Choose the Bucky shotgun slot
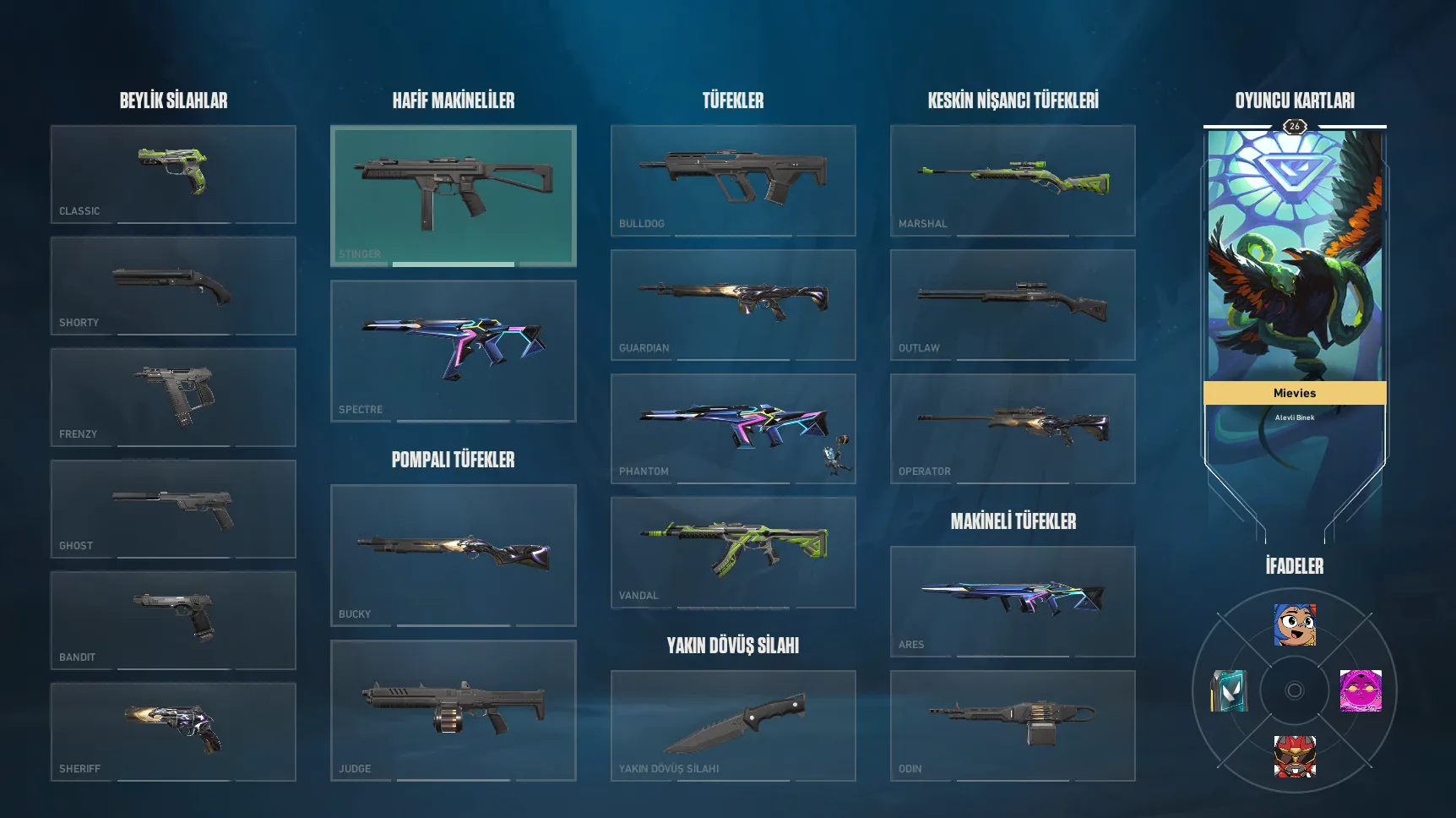 pyautogui.click(x=454, y=555)
